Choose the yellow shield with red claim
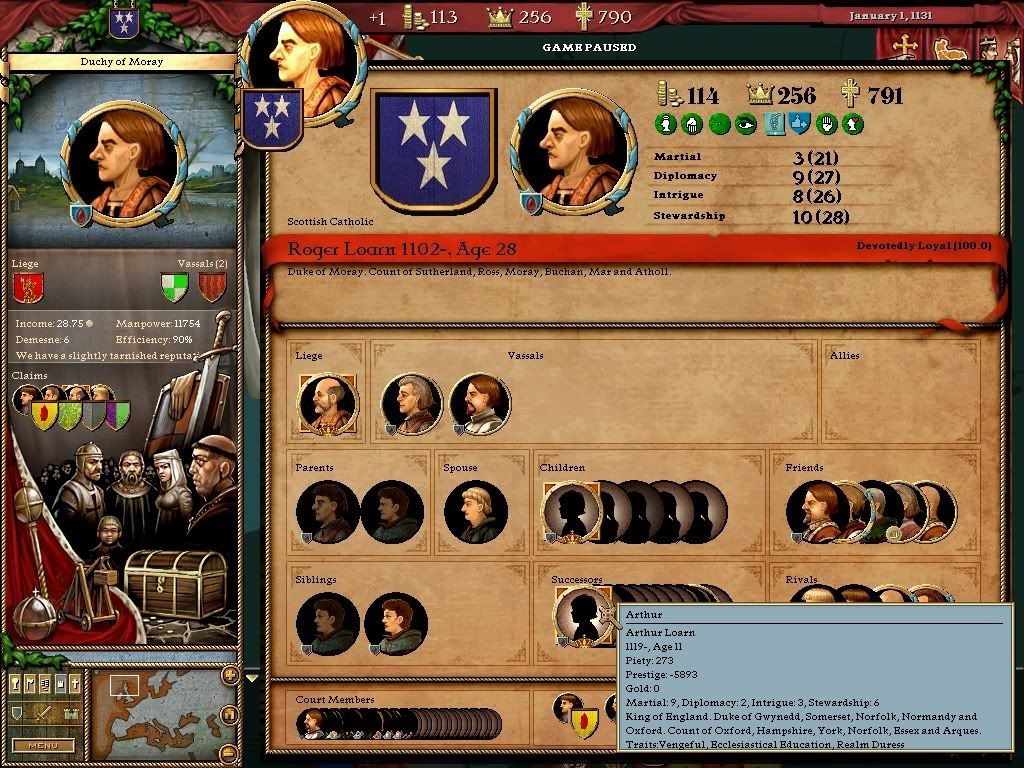The image size is (1024, 768). [x=44, y=414]
